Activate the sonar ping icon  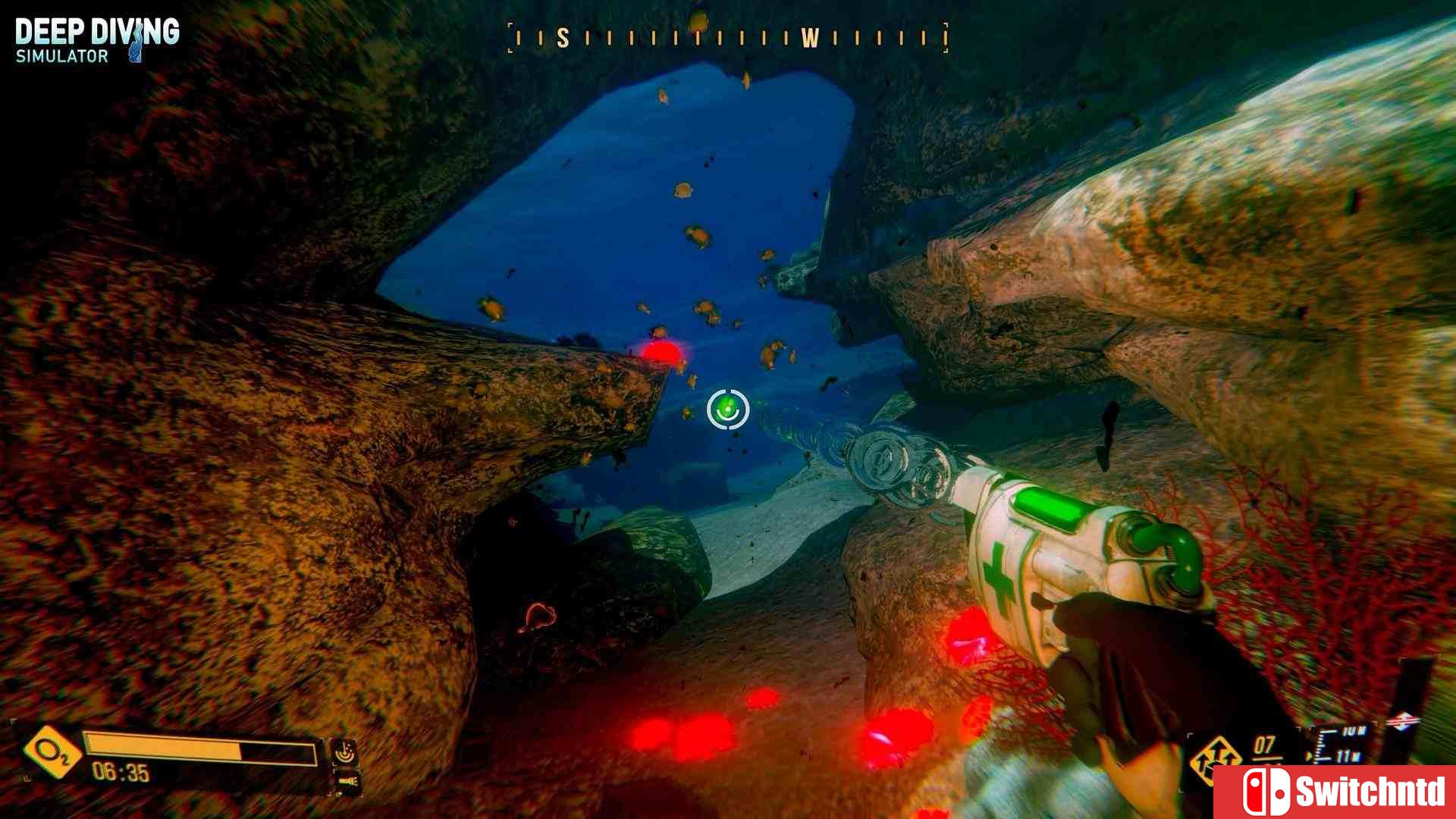pyautogui.click(x=346, y=752)
